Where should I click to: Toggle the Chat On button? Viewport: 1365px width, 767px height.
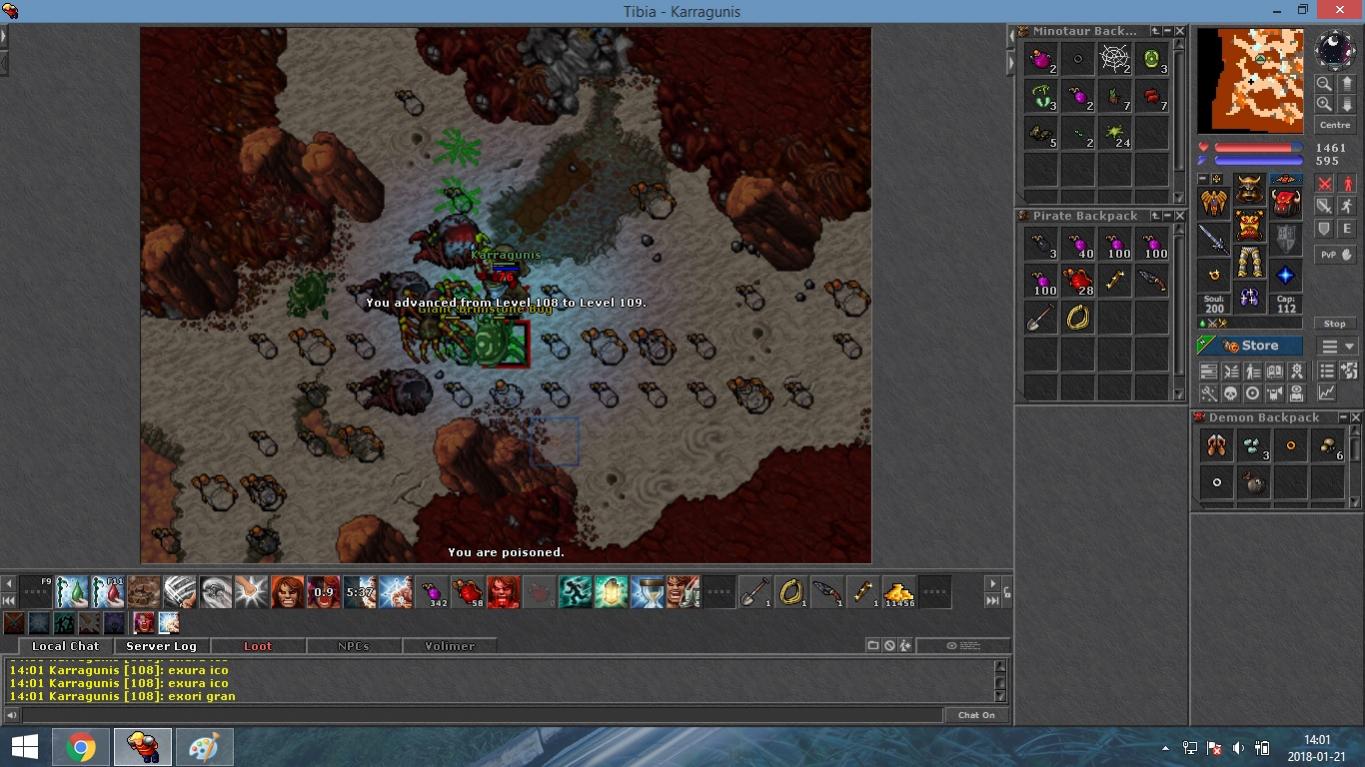pyautogui.click(x=976, y=715)
